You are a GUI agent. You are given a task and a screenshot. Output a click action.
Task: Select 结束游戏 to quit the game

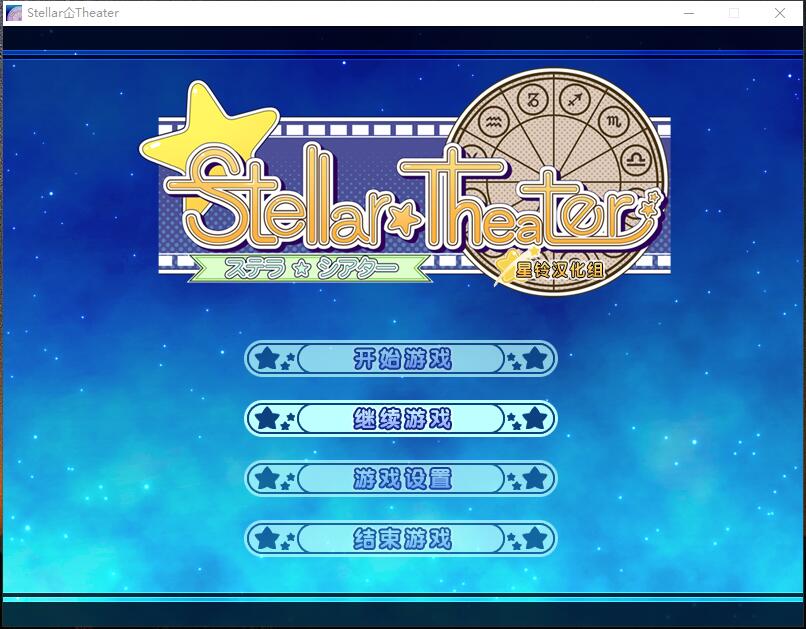click(401, 539)
